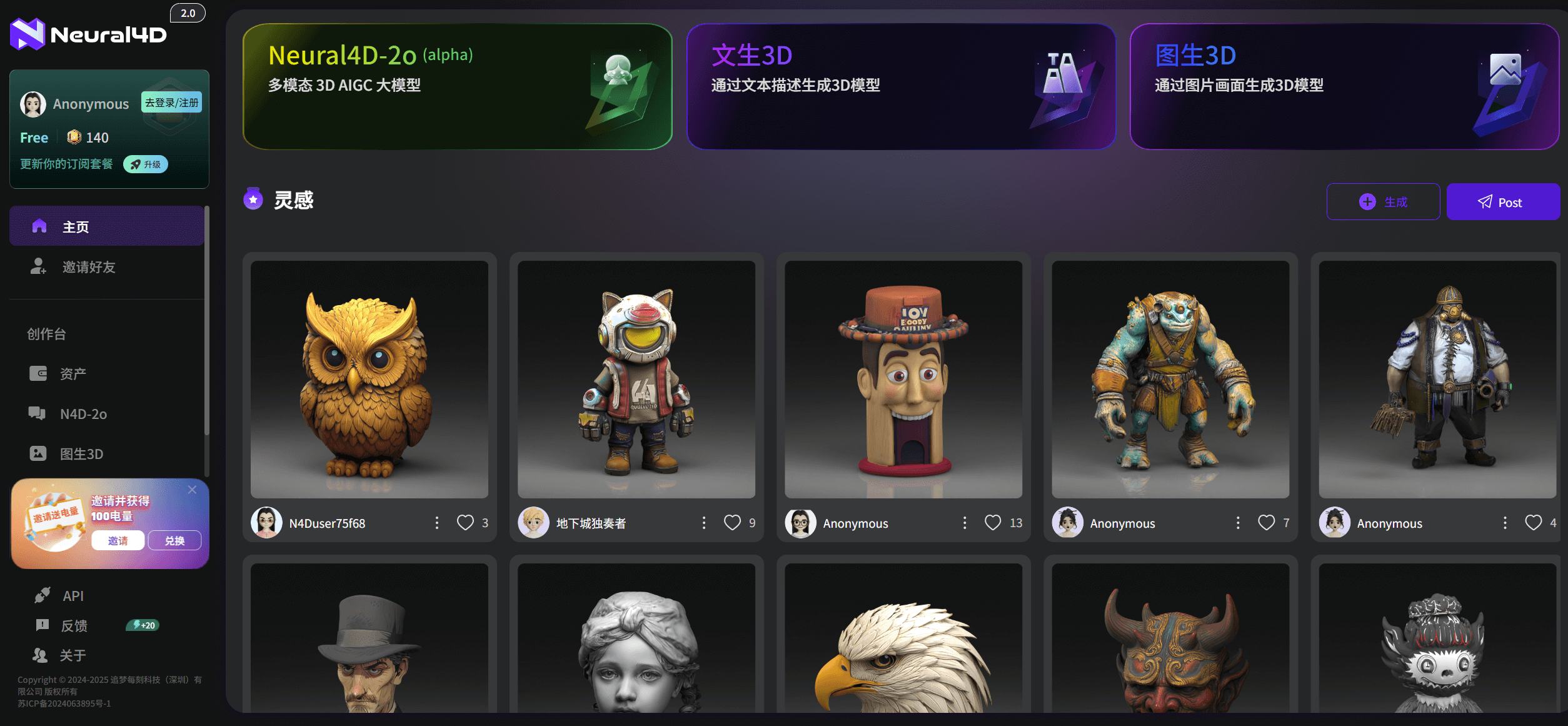Open the golden owl model thumbnail

click(x=369, y=379)
